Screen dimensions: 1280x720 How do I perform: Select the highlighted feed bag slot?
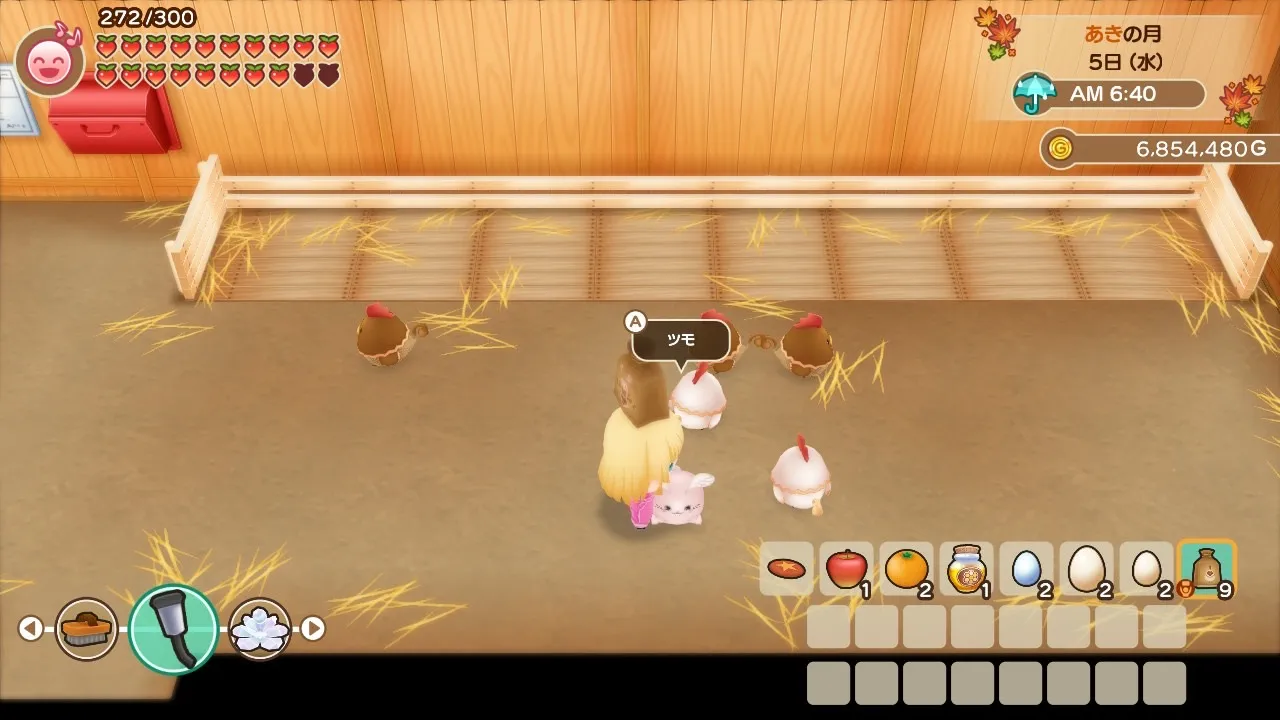point(1207,569)
